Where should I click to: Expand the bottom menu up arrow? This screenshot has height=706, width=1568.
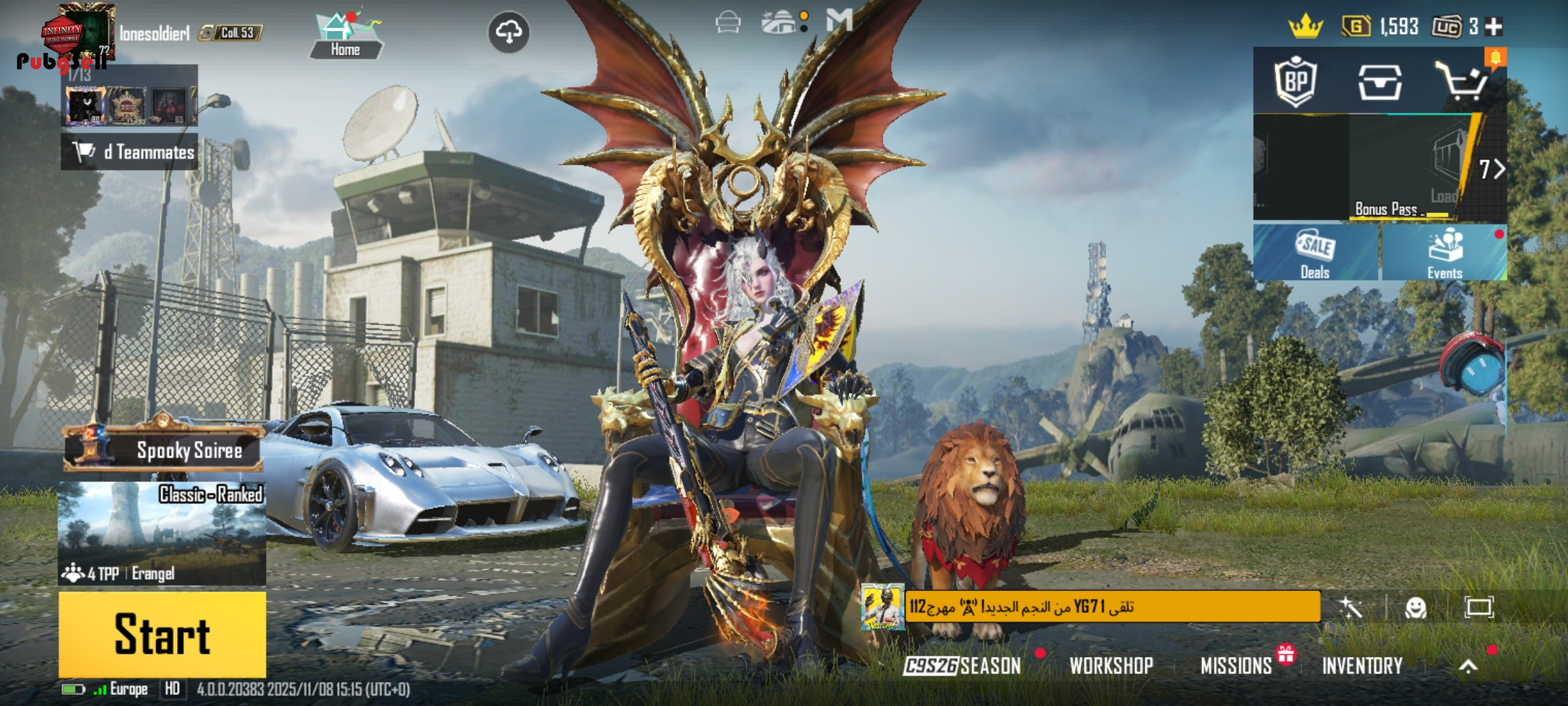[1468, 665]
